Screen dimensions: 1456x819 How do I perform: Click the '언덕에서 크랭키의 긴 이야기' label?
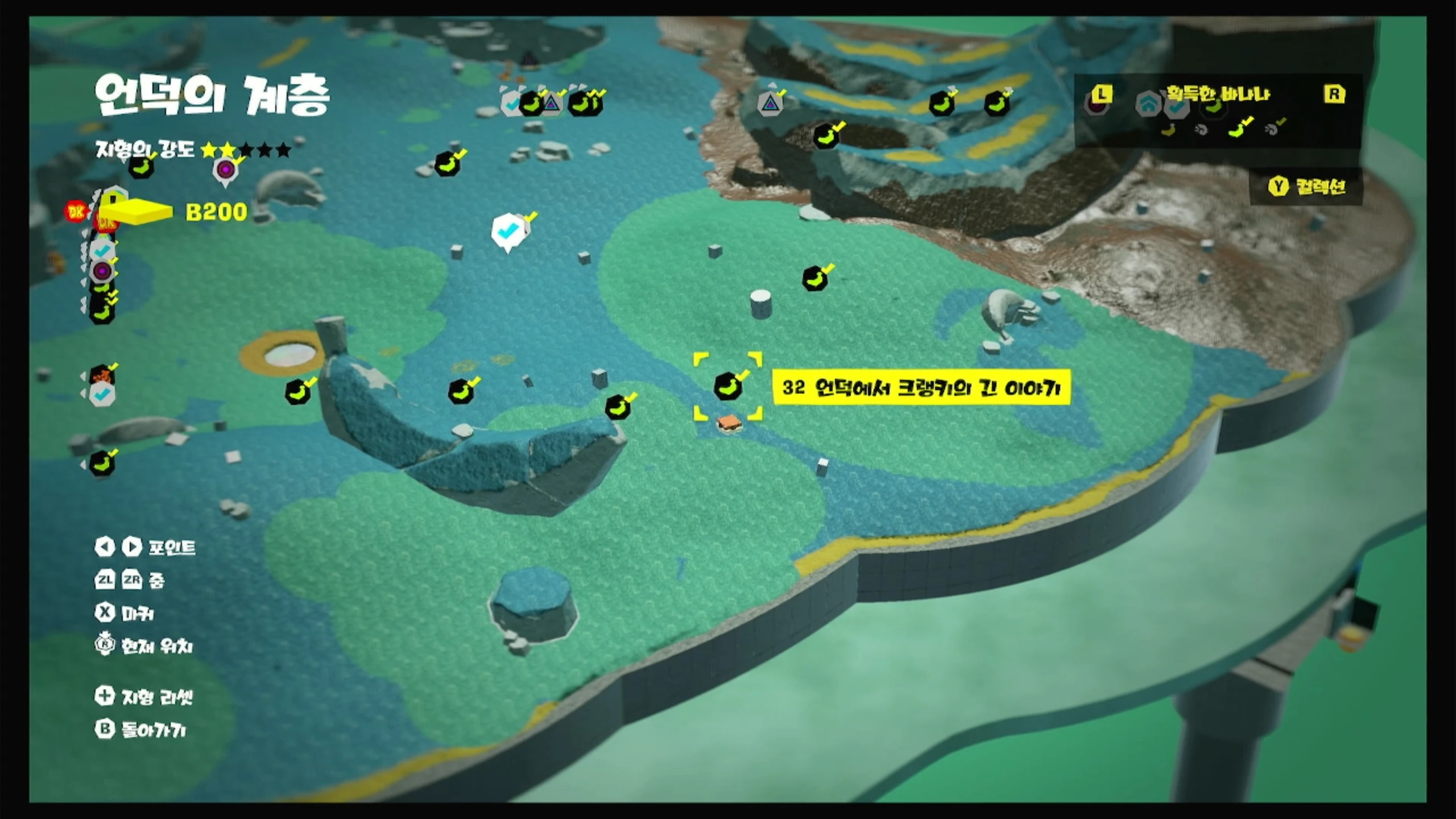(921, 388)
